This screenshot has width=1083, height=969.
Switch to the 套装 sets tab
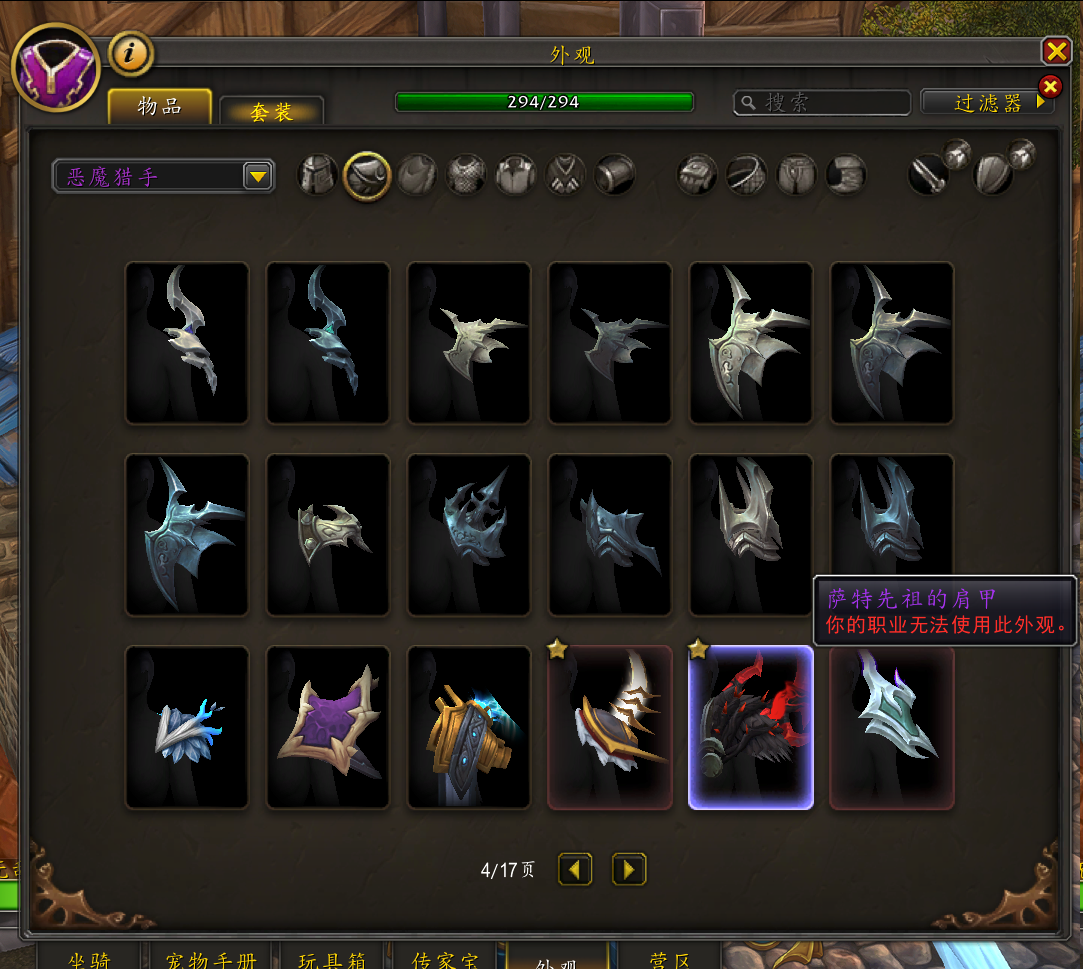pos(271,111)
